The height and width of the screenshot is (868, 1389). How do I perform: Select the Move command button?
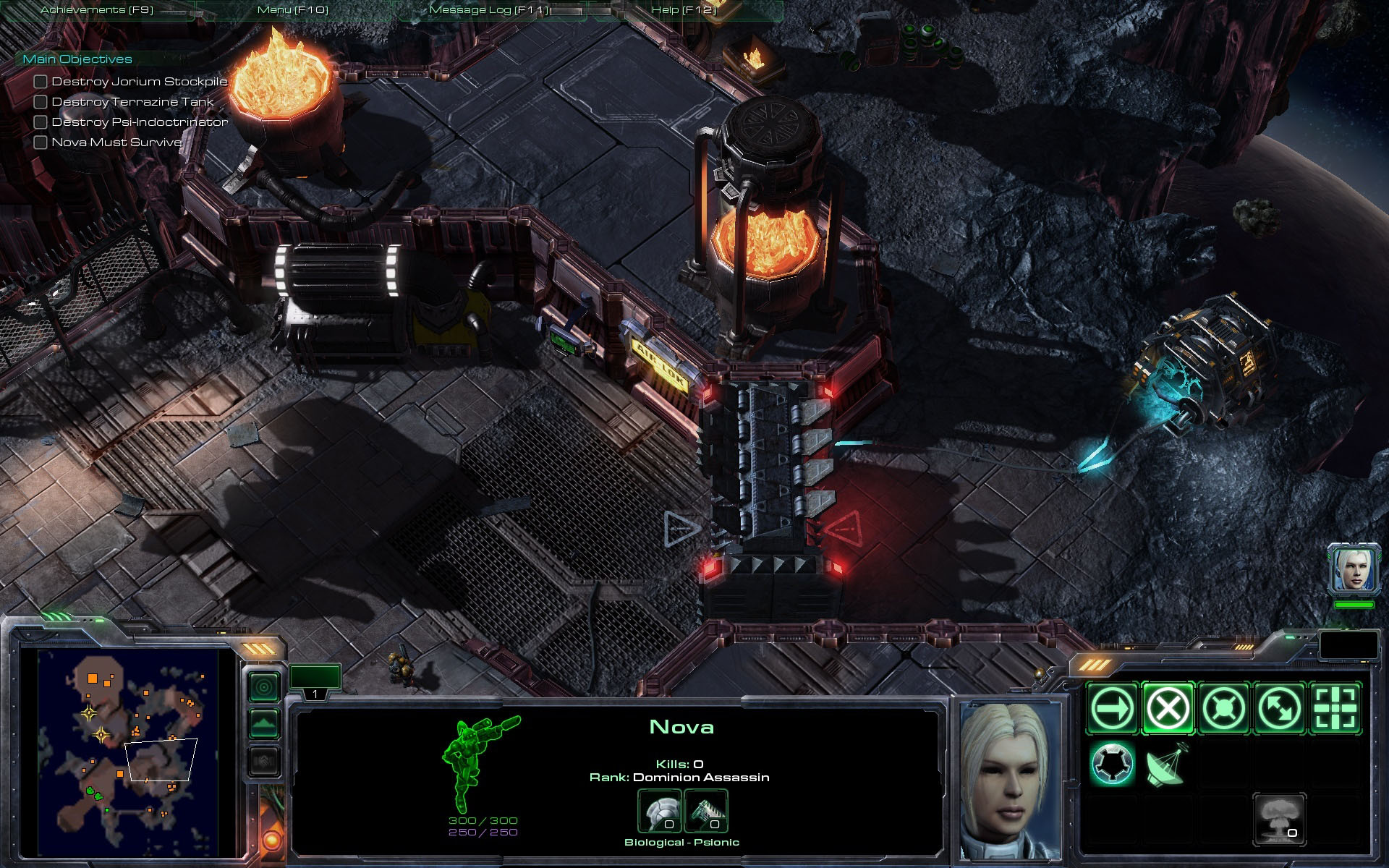1112,708
